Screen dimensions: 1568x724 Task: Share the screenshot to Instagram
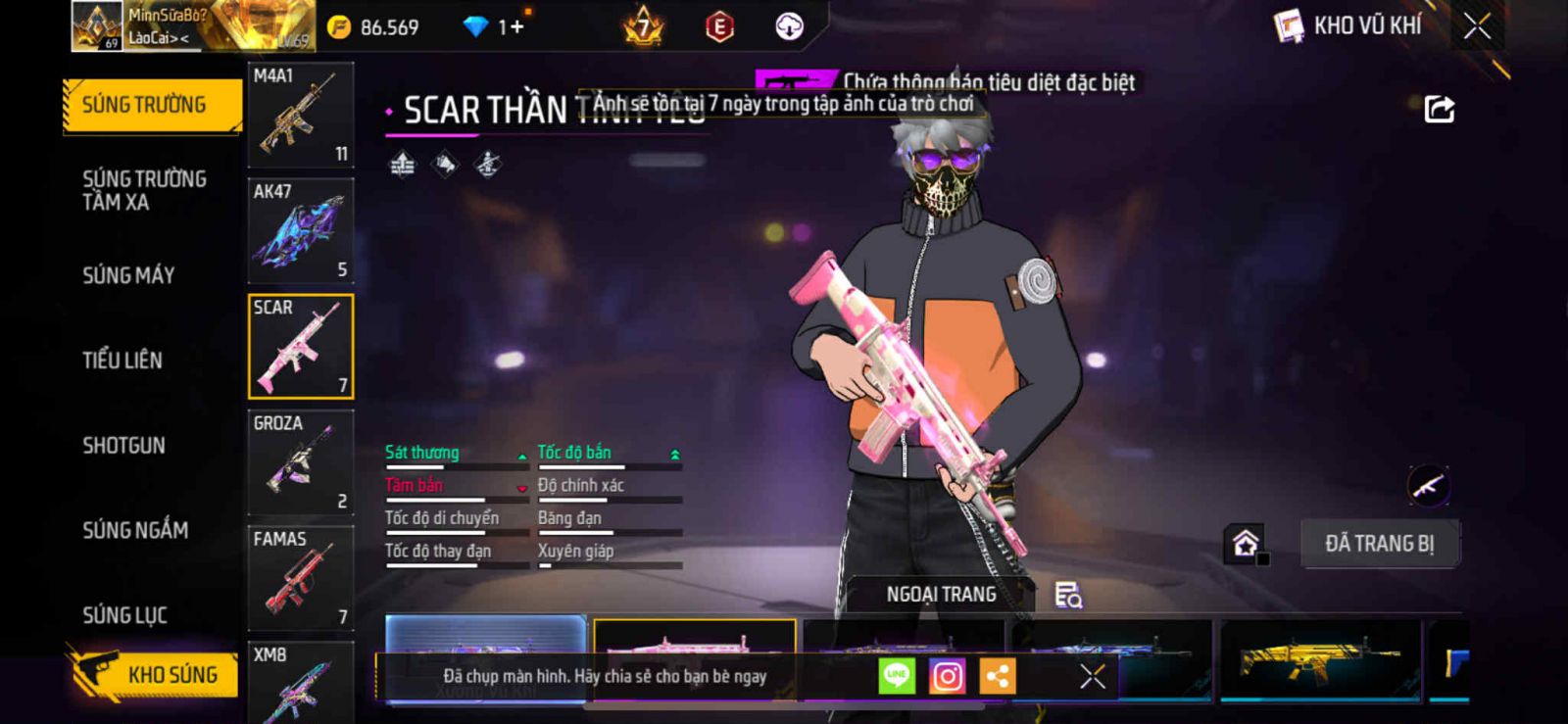[947, 676]
